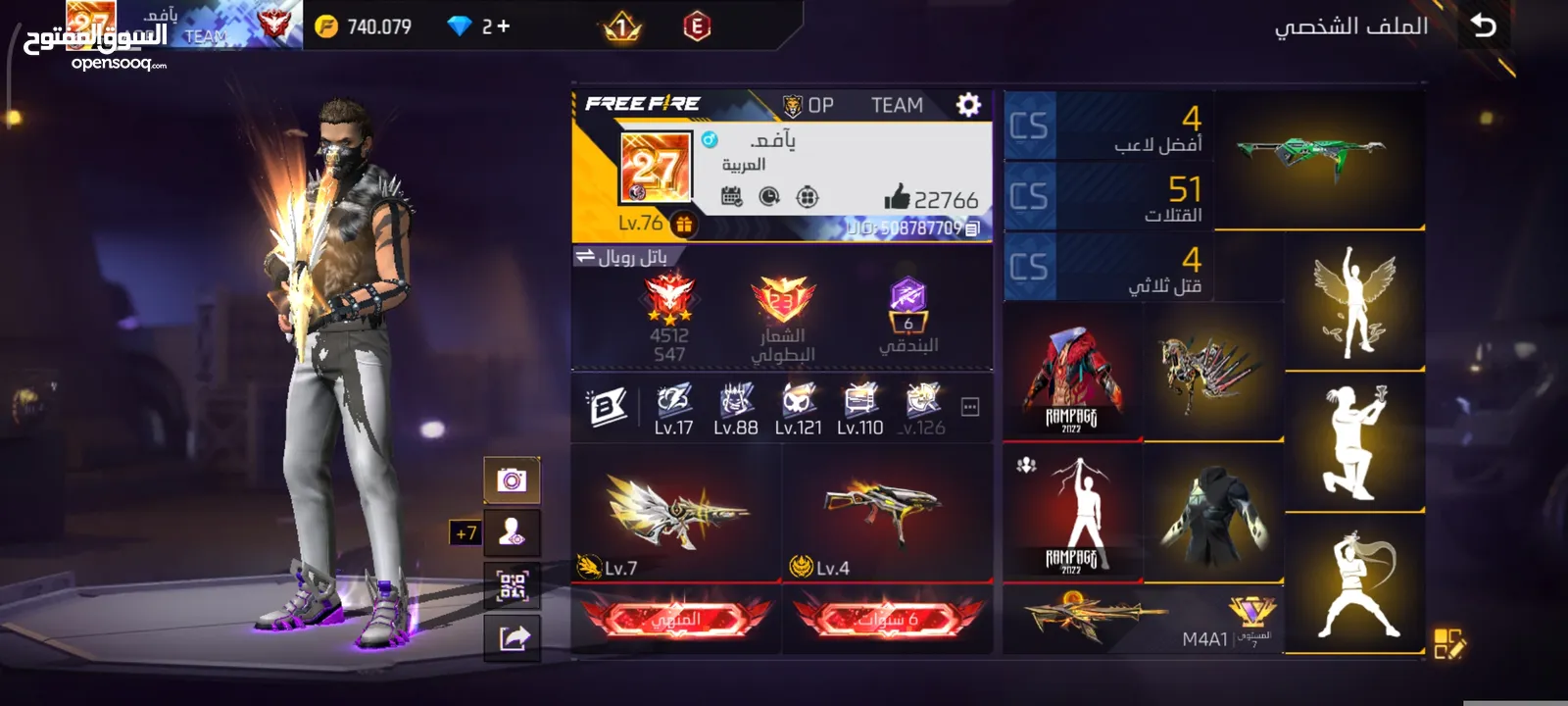Viewport: 1568px width, 706px height.
Task: View the Rampage 2022 red jacket
Action: tap(1072, 371)
